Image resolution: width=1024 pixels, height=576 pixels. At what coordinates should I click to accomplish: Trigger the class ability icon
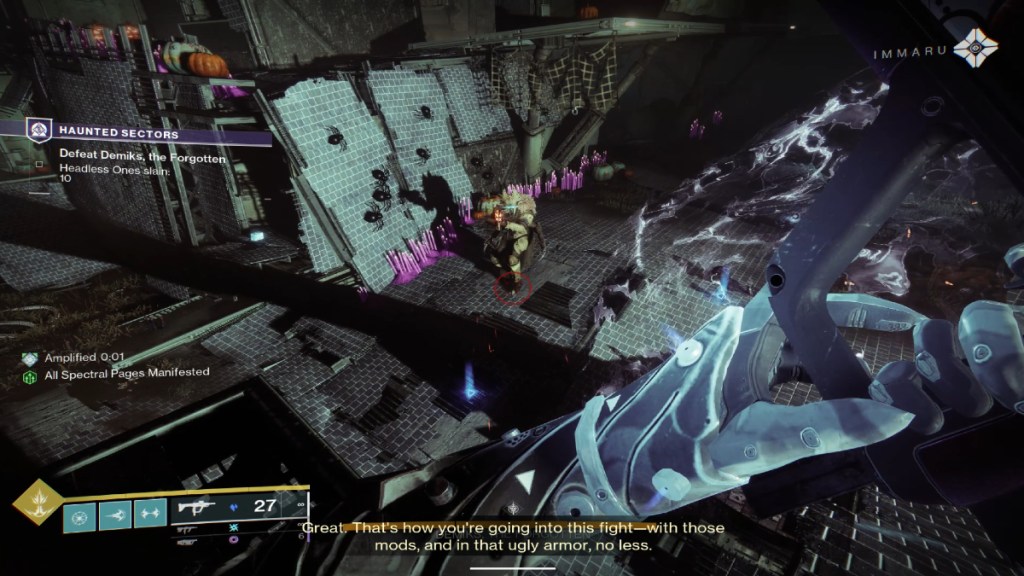coord(149,515)
